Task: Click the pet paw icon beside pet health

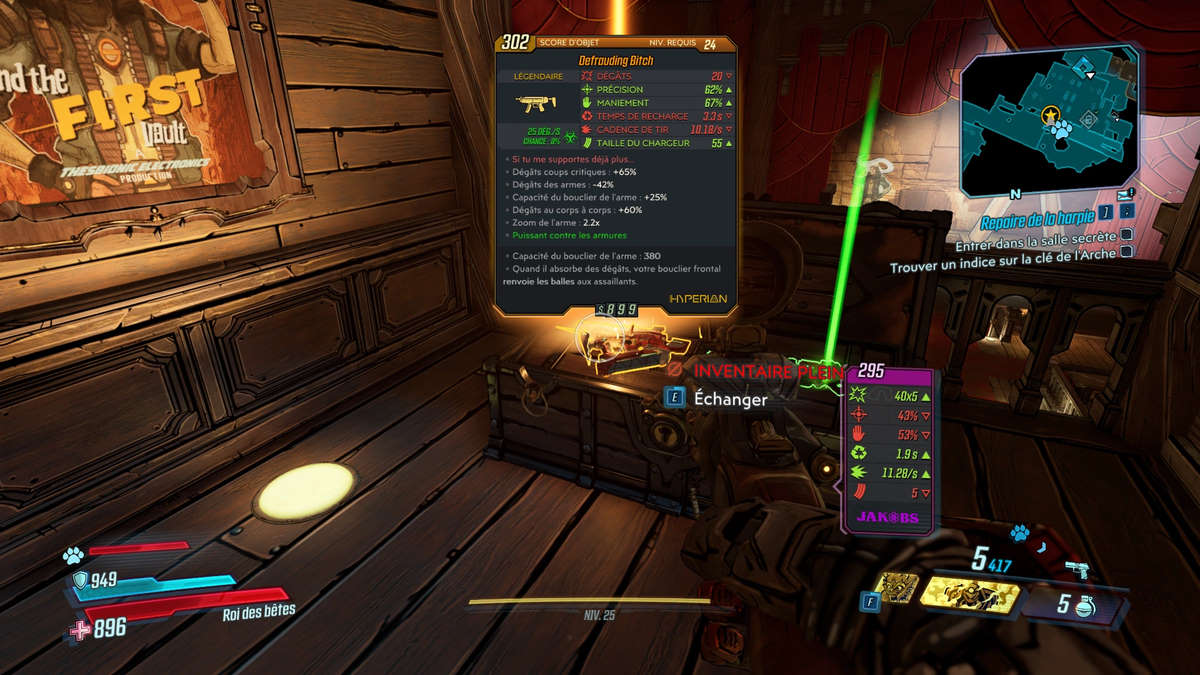Action: (x=72, y=555)
